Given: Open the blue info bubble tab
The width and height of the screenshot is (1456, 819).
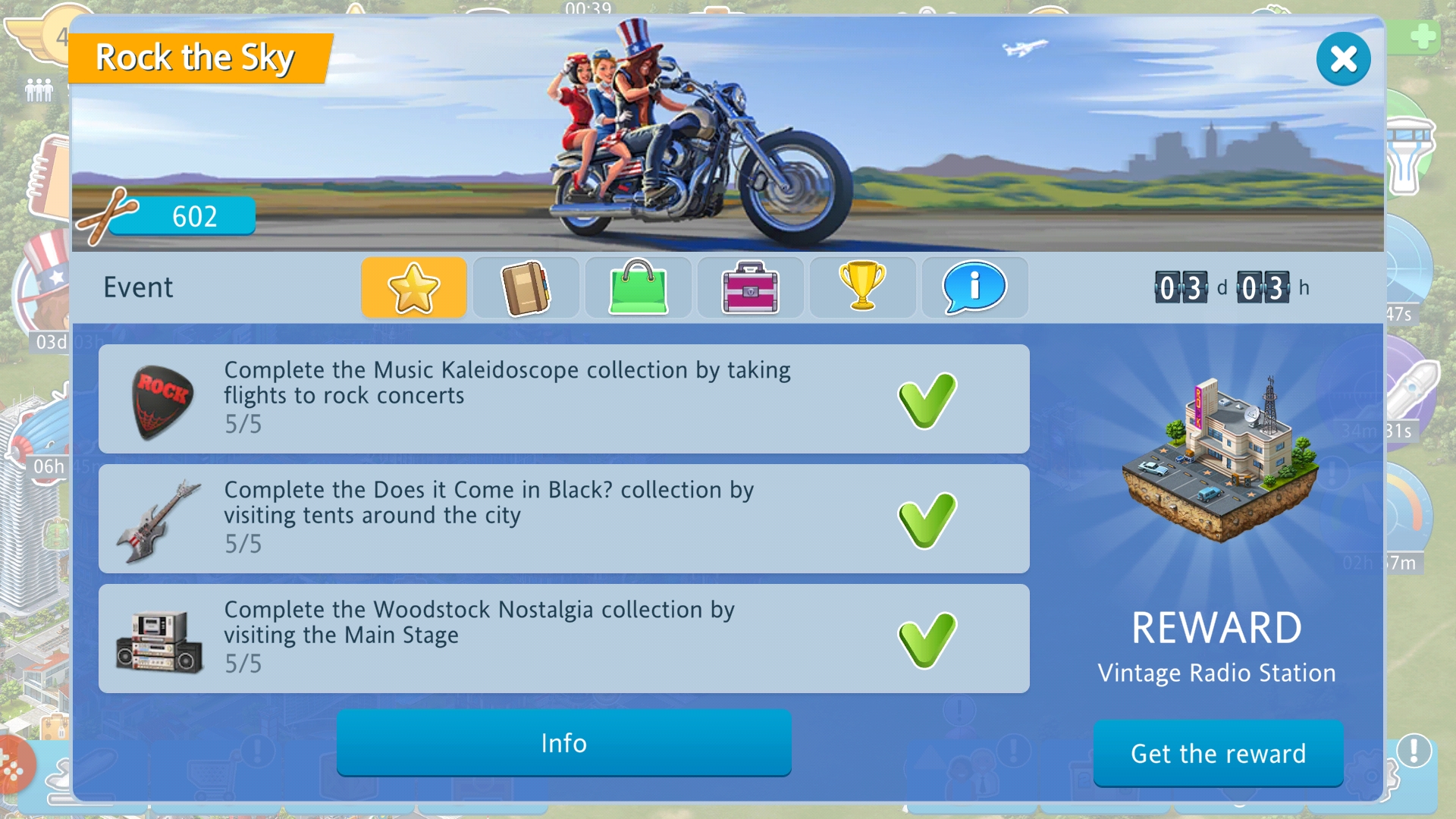Looking at the screenshot, I should pos(974,287).
